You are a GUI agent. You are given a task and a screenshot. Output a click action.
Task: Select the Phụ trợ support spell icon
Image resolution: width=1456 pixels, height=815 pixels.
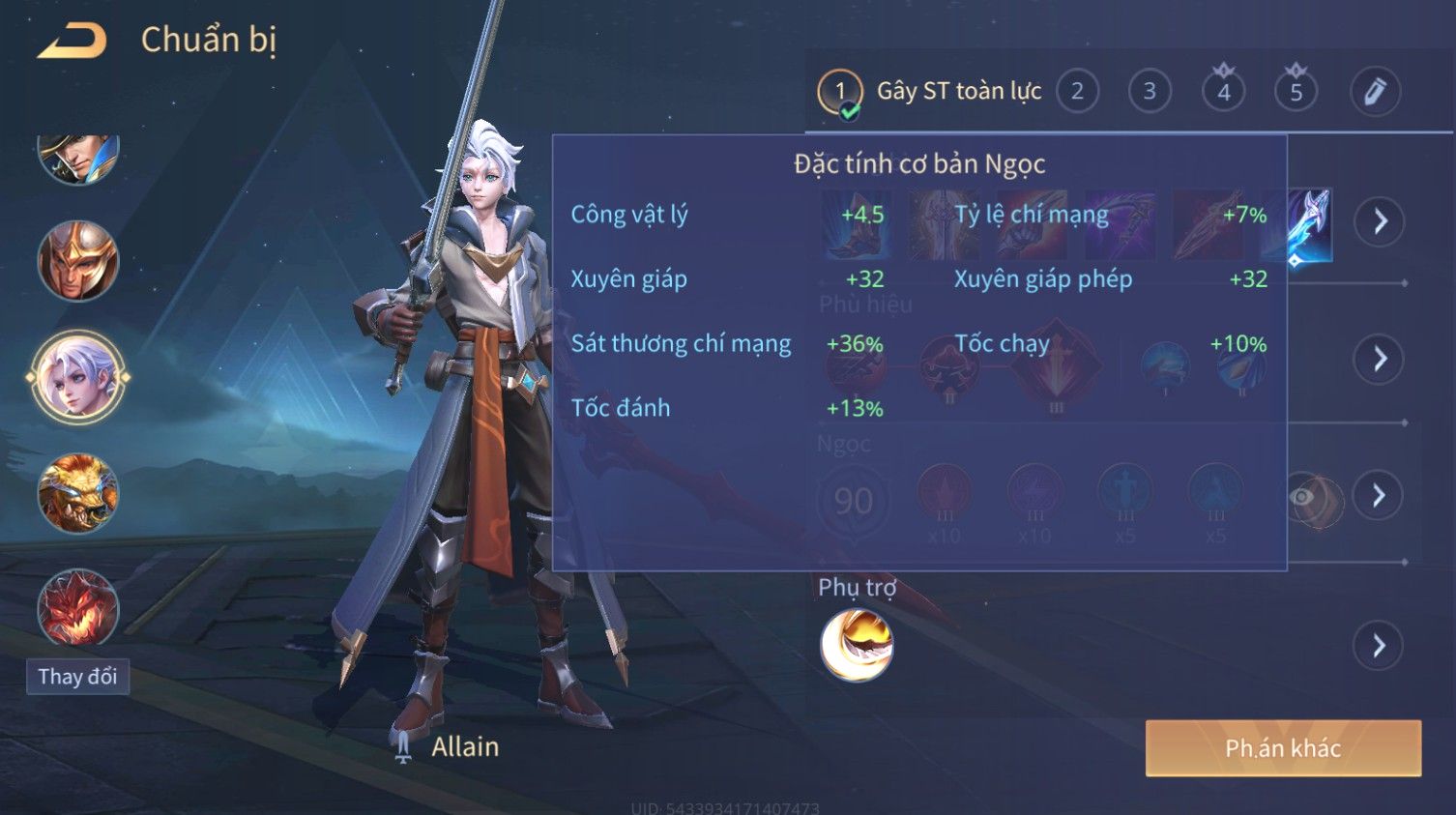pos(857,646)
